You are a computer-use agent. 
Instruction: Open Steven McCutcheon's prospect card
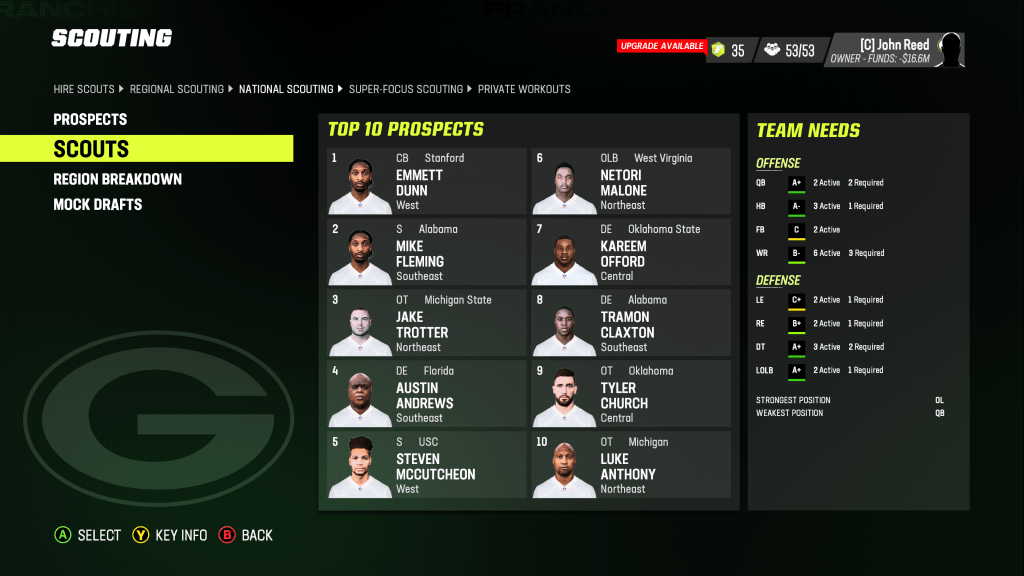(427, 465)
